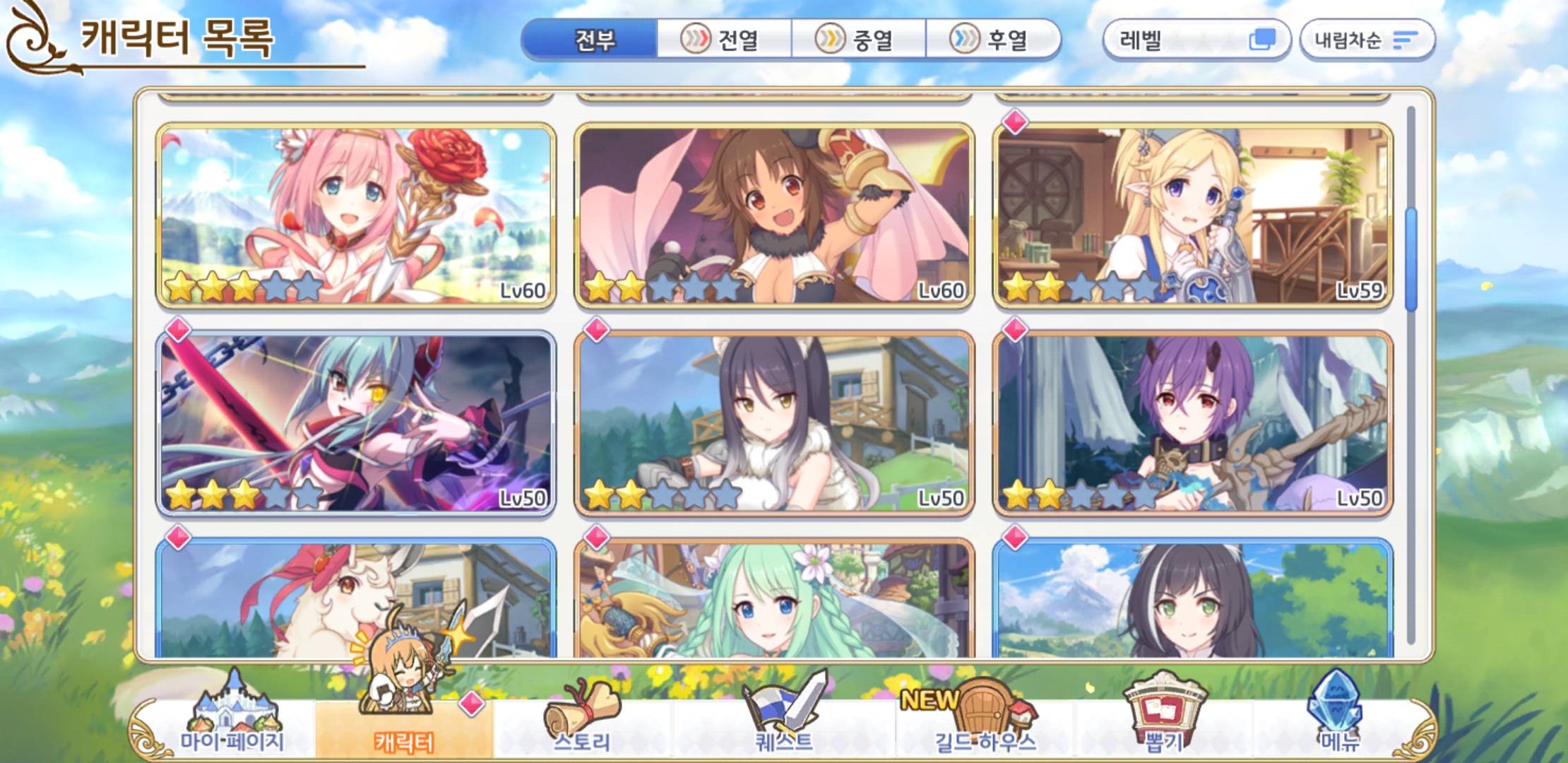Choose the purple-haired horned Lv50 character
Screen dimensions: 1568x763
[1192, 423]
